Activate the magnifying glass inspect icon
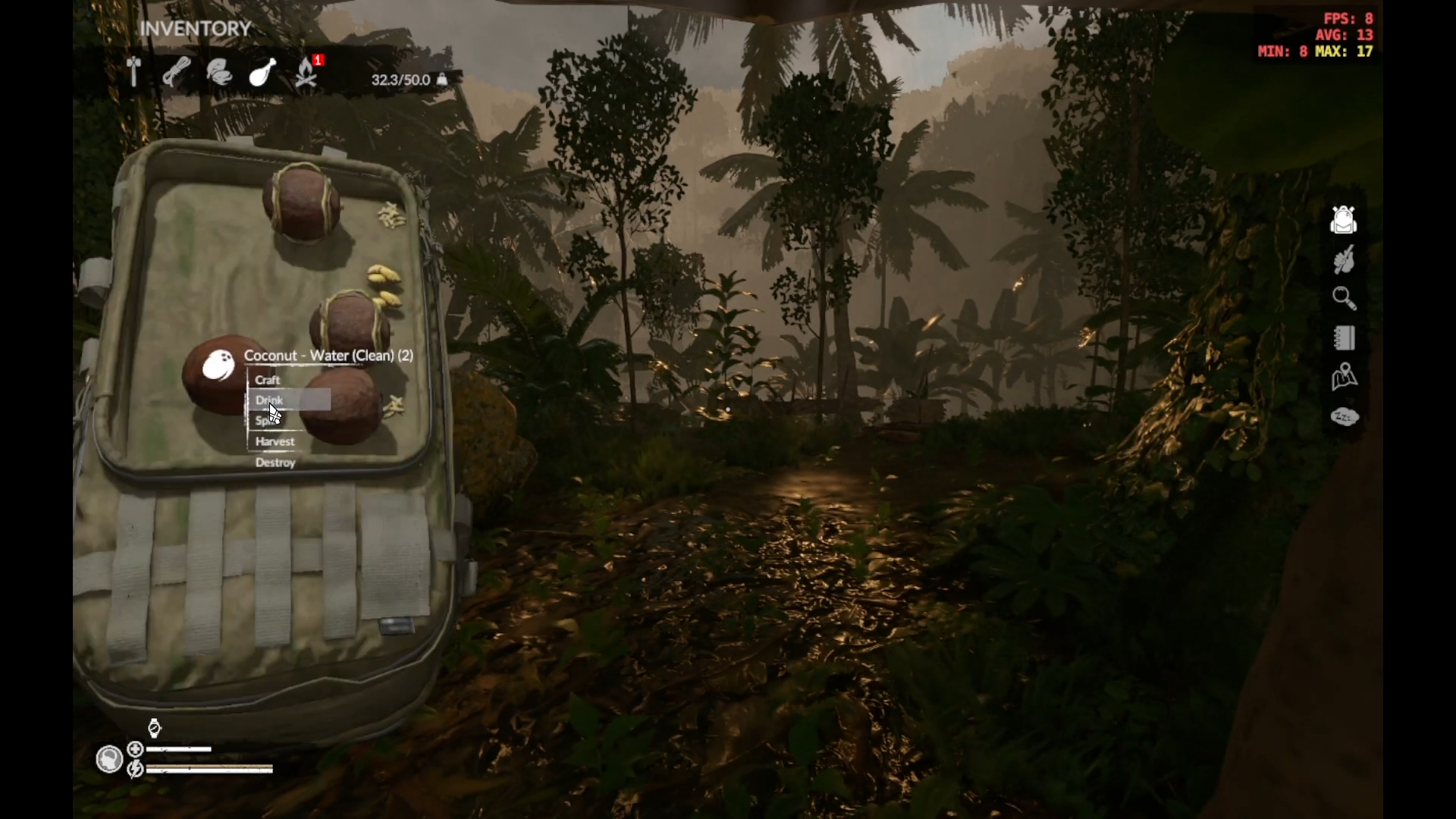This screenshot has width=1456, height=819. pyautogui.click(x=1344, y=299)
